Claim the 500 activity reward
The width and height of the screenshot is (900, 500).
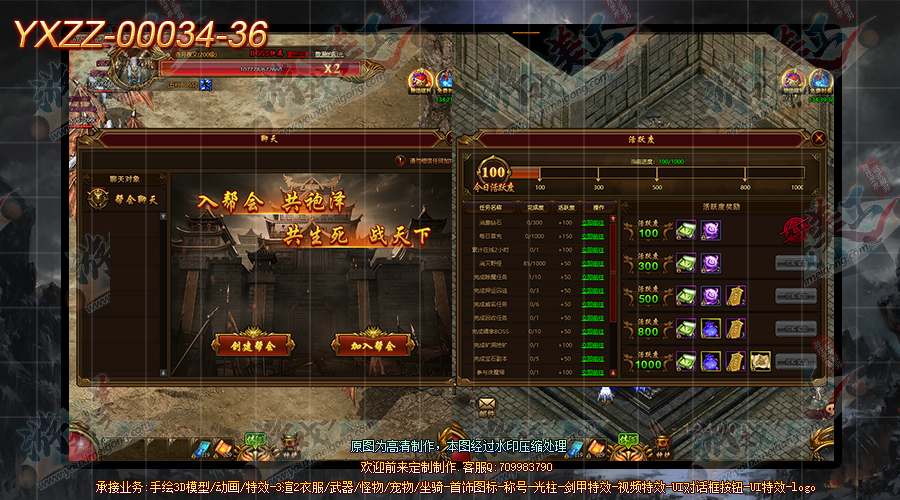point(795,296)
